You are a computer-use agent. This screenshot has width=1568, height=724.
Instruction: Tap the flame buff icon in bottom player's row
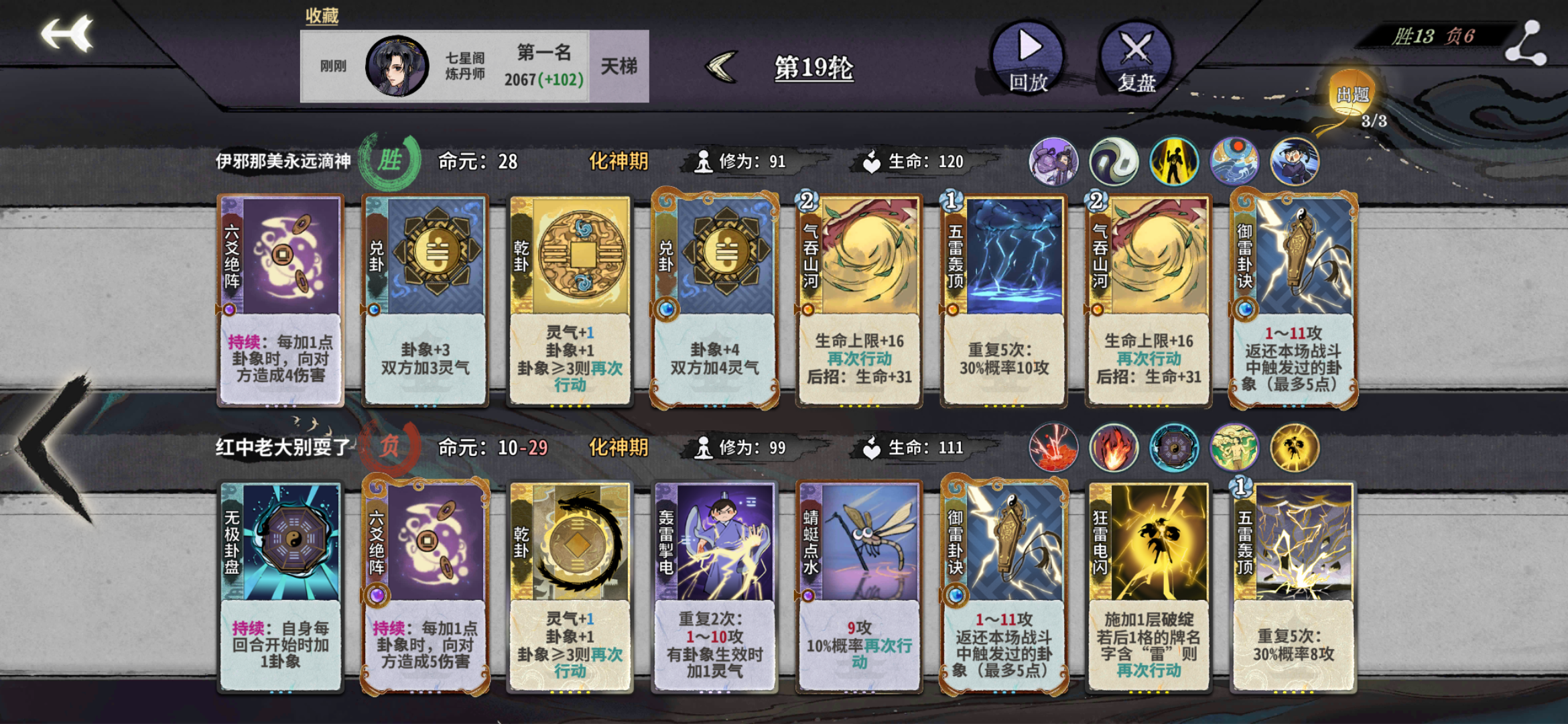1114,447
